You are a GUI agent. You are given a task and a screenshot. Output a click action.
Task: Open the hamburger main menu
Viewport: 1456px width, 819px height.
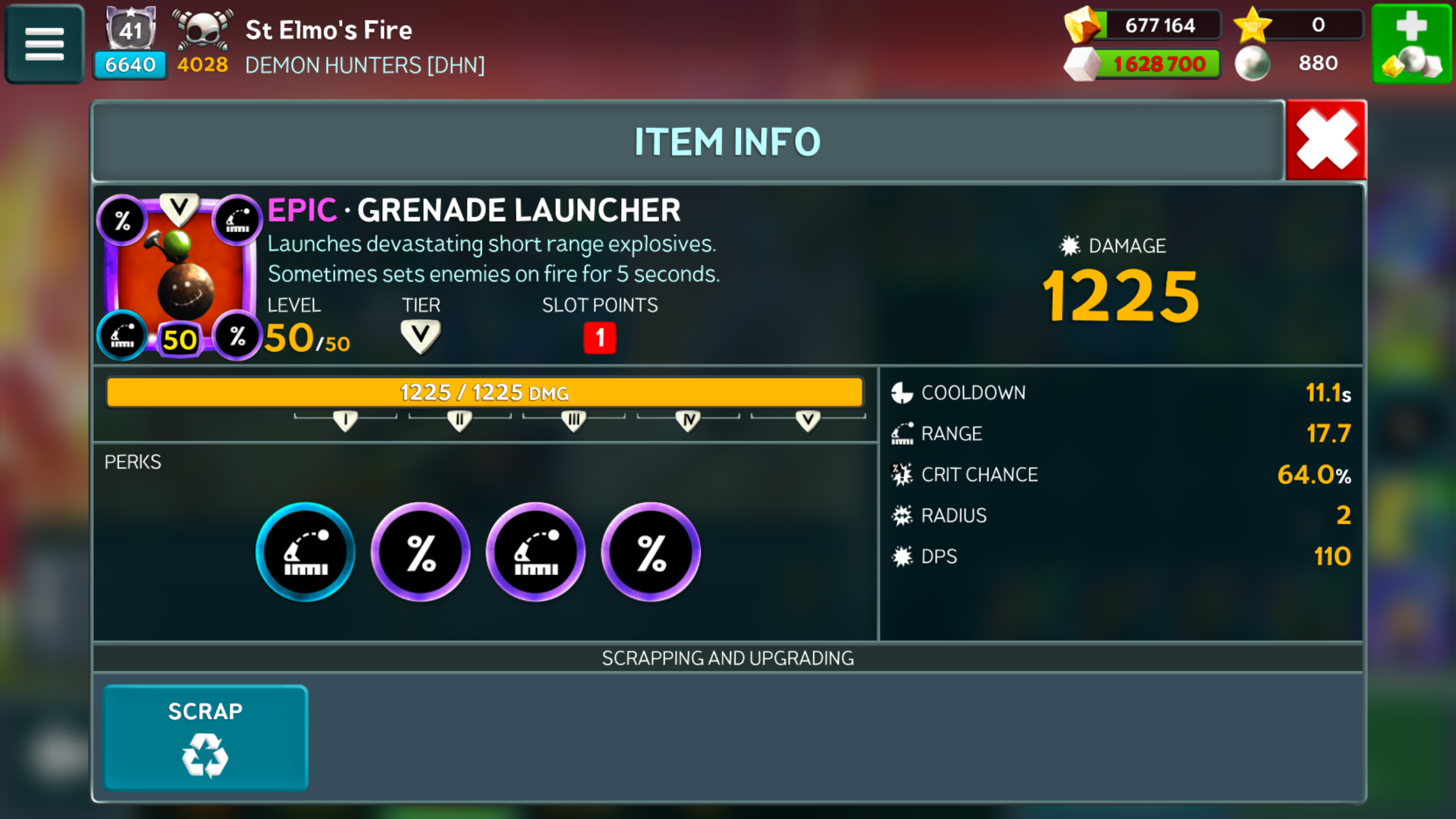(x=44, y=44)
